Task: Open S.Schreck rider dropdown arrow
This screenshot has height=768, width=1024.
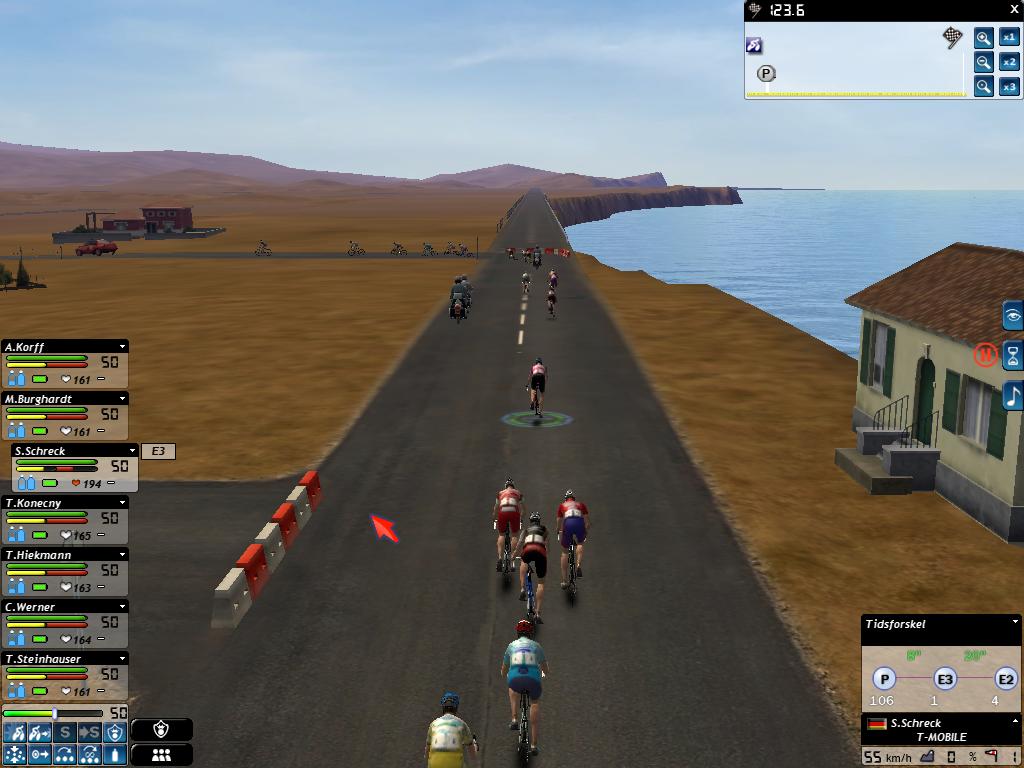Action: coord(132,451)
